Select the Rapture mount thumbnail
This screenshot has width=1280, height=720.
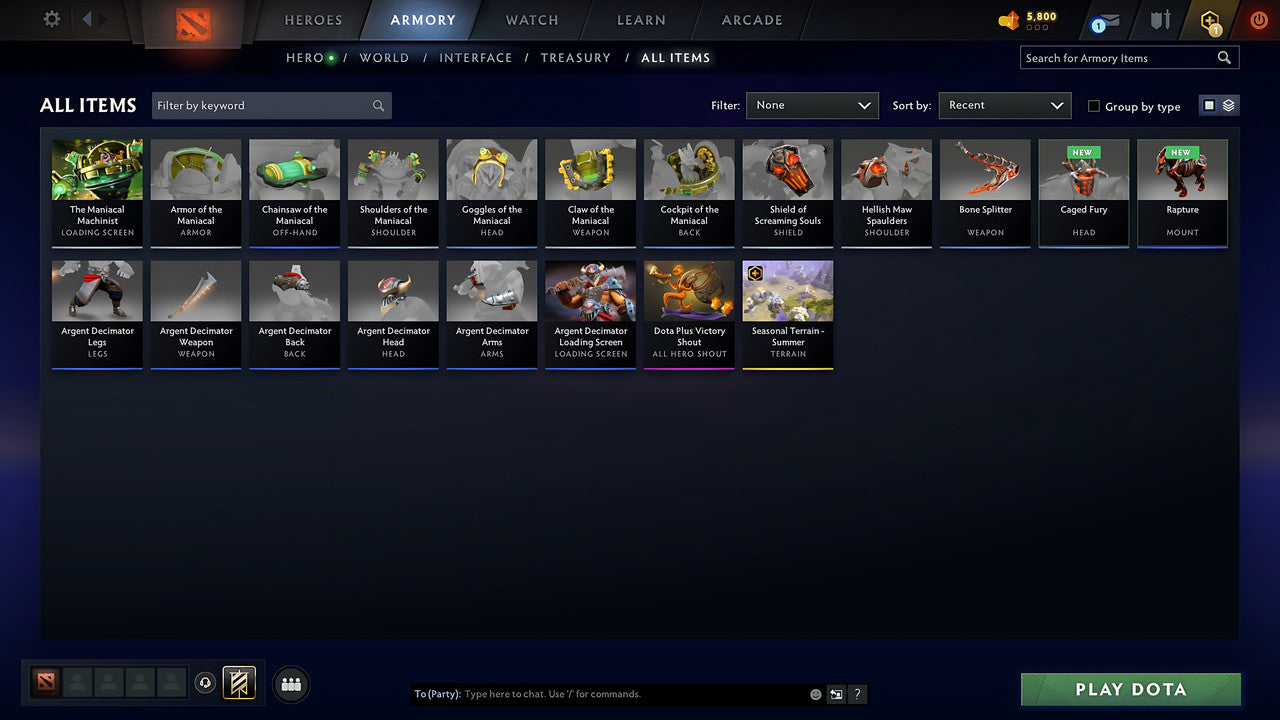coord(1182,190)
